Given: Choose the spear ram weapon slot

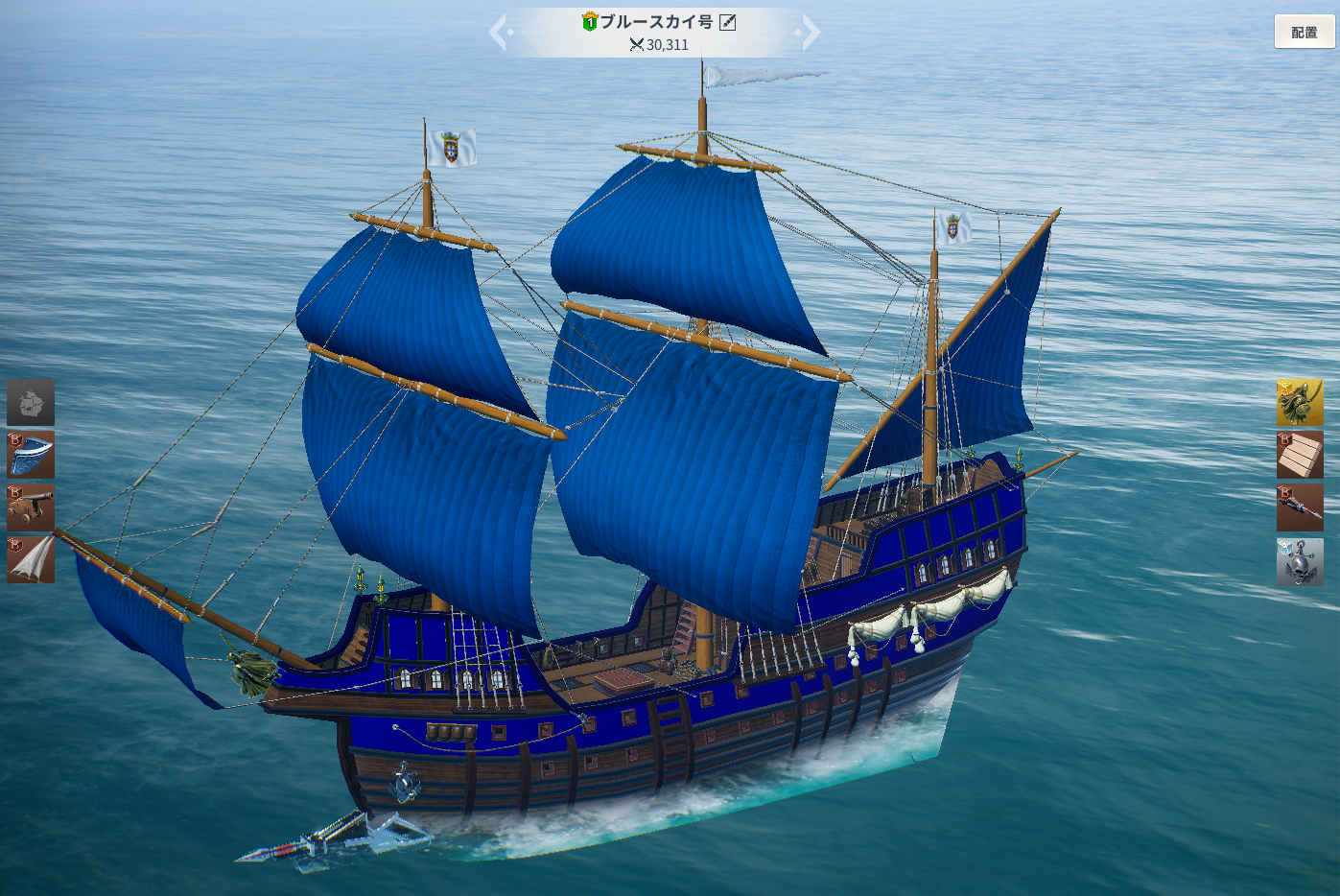Looking at the screenshot, I should pos(1300,507).
